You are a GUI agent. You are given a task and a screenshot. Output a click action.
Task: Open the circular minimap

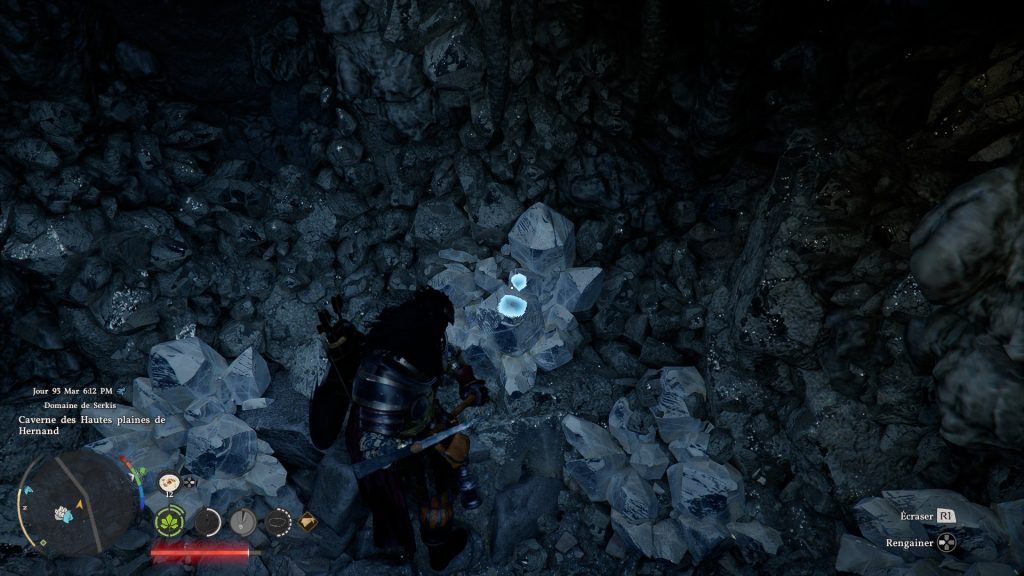click(x=75, y=497)
